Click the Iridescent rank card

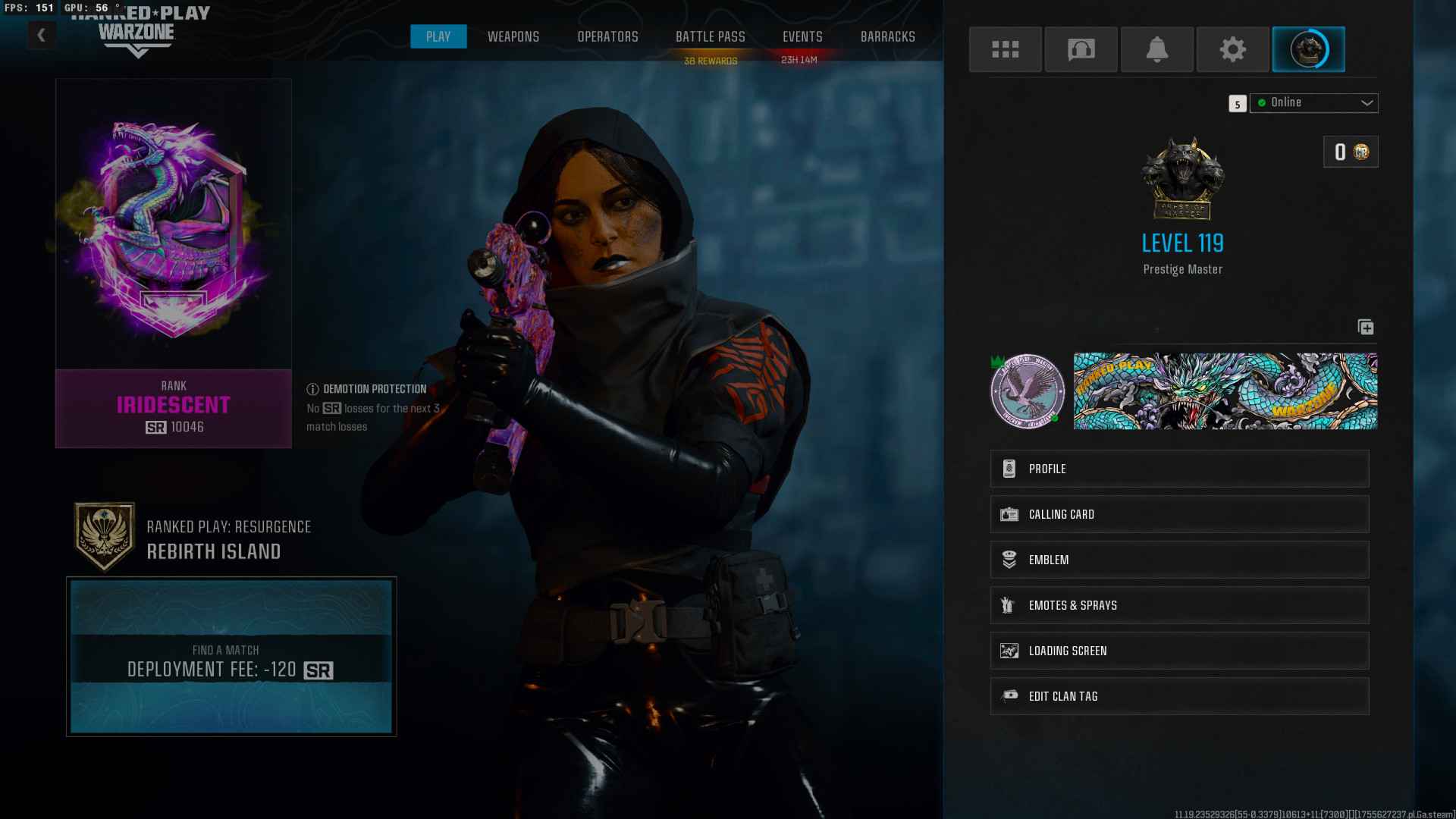173,262
